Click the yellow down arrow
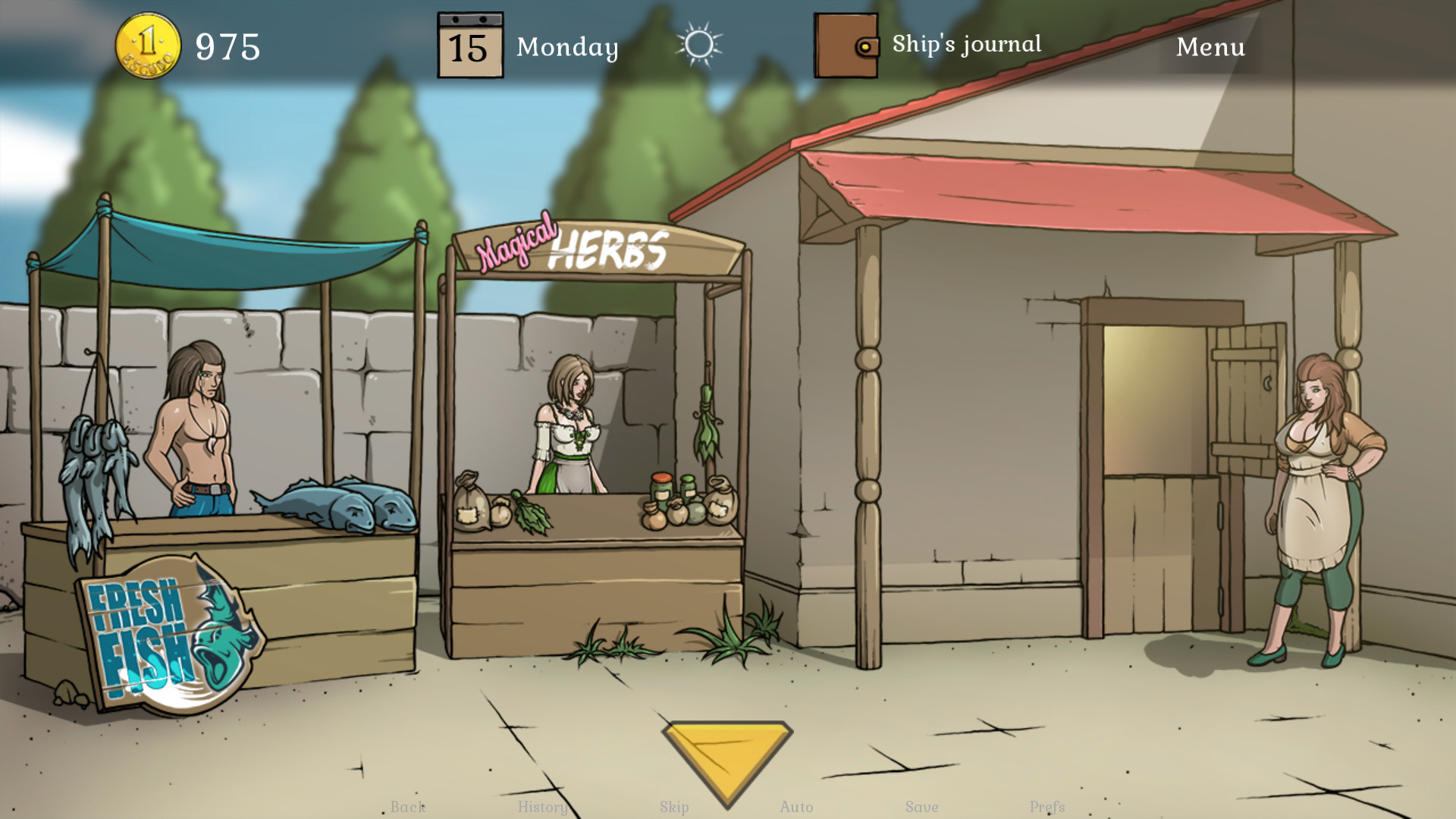This screenshot has height=819, width=1456. click(x=726, y=756)
